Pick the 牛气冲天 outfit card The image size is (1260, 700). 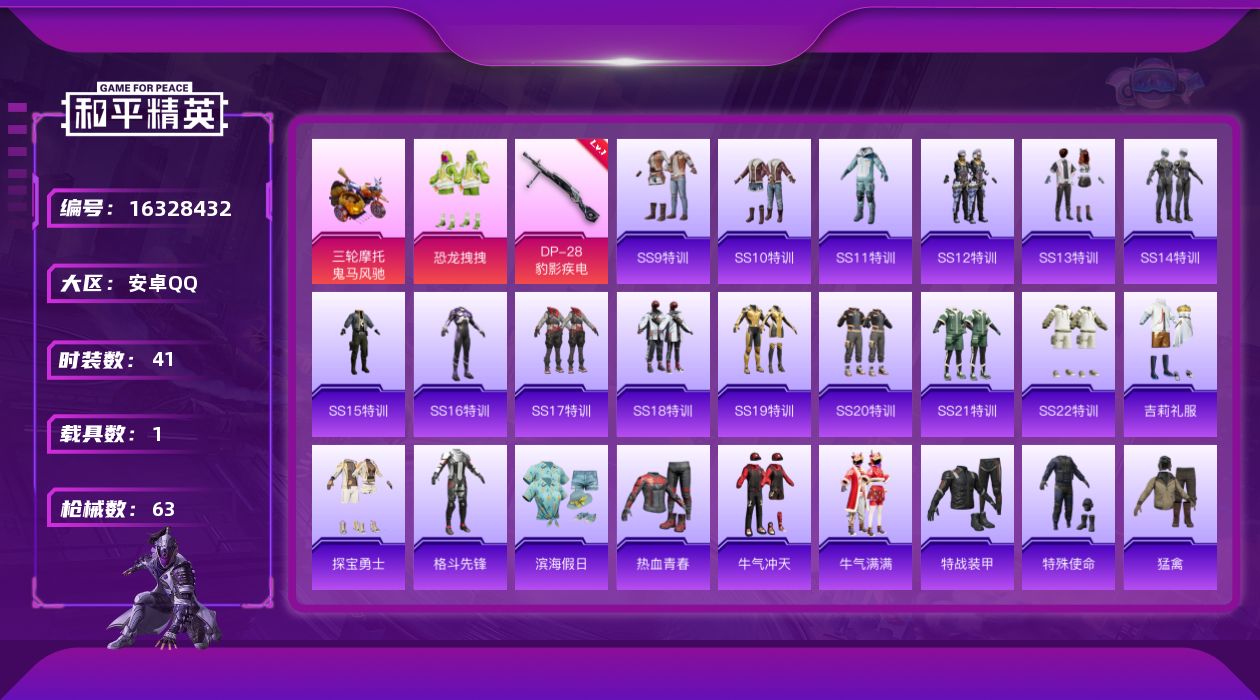[x=764, y=517]
